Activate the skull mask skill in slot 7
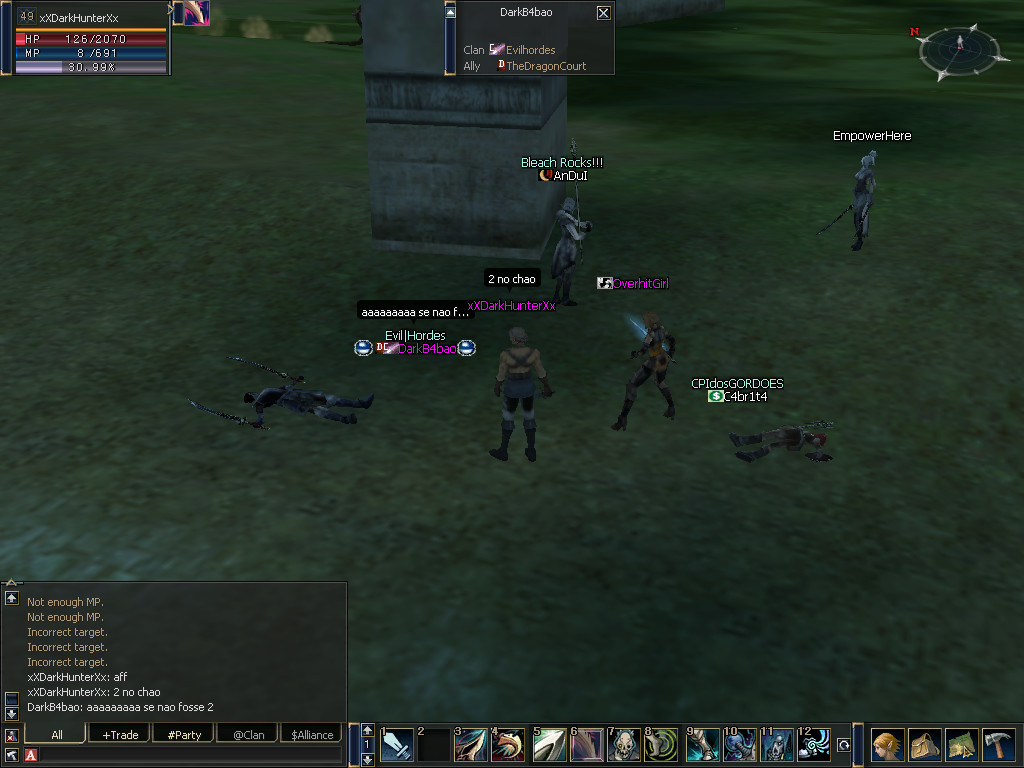 [x=625, y=745]
